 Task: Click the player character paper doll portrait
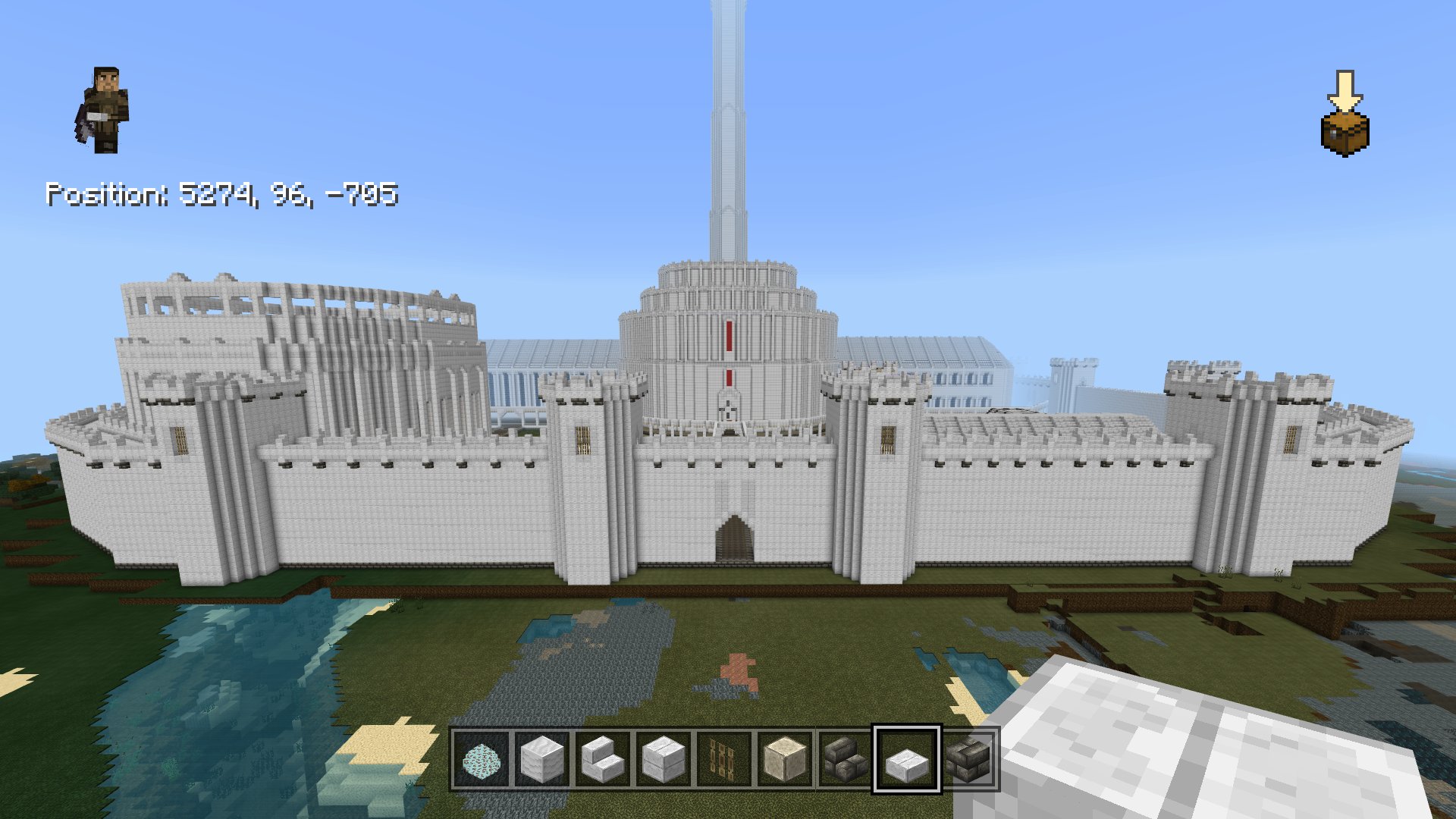point(106,110)
